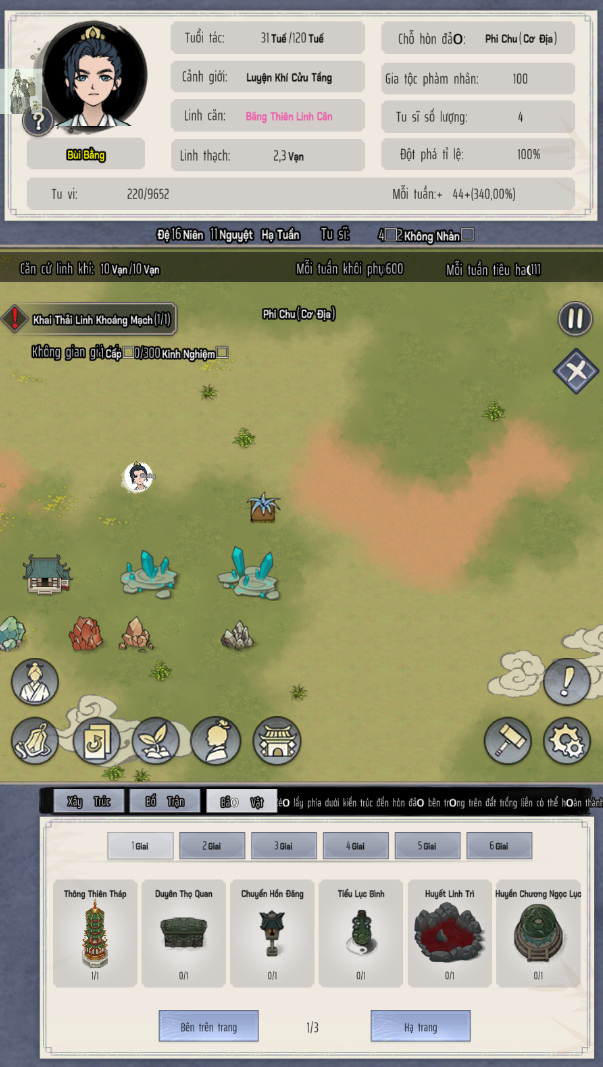Switch to the Xây Trúc tab

pyautogui.click(x=88, y=801)
